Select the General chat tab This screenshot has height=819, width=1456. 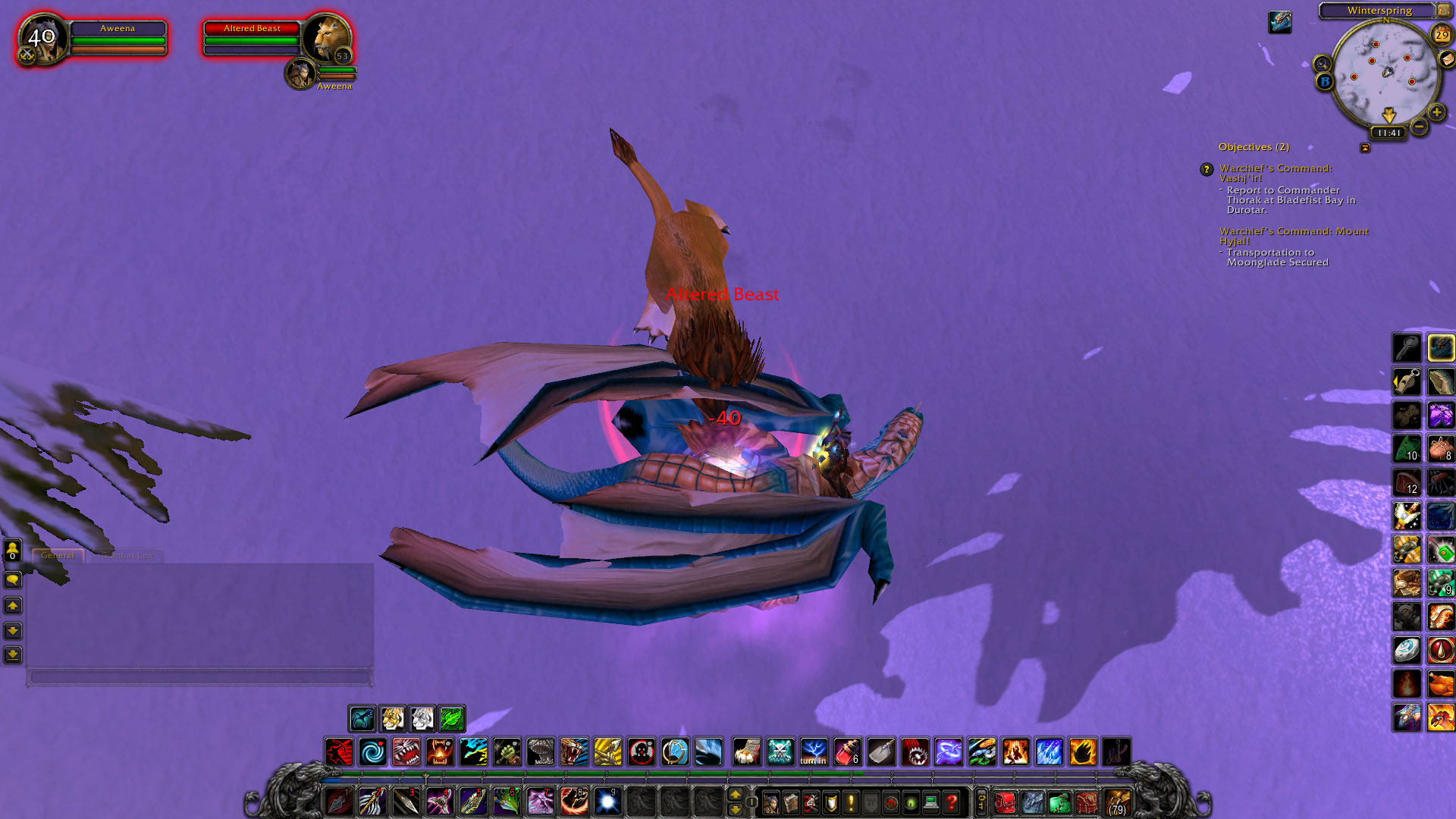pos(58,554)
